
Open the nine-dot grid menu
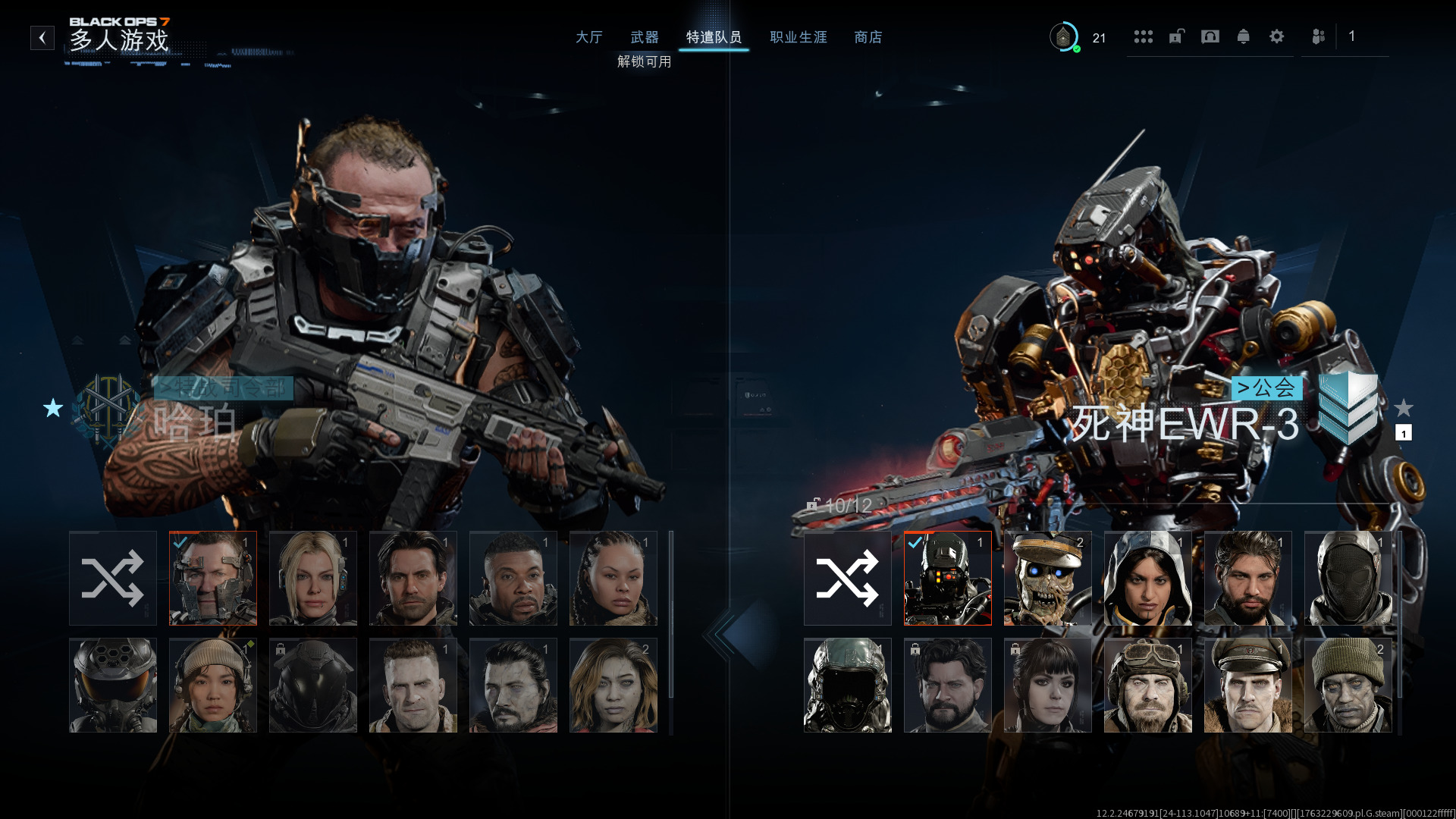coord(1143,36)
